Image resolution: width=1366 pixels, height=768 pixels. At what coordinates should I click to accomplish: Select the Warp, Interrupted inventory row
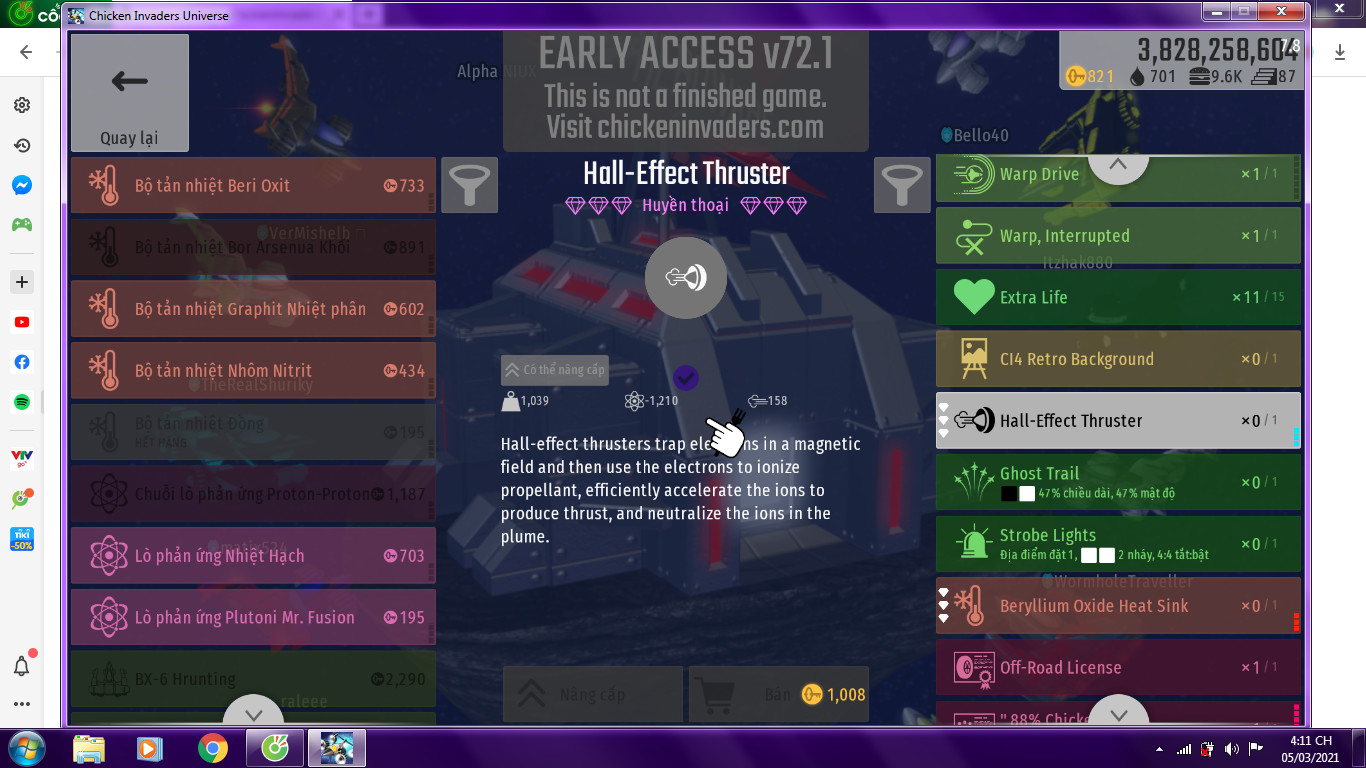coord(1117,236)
